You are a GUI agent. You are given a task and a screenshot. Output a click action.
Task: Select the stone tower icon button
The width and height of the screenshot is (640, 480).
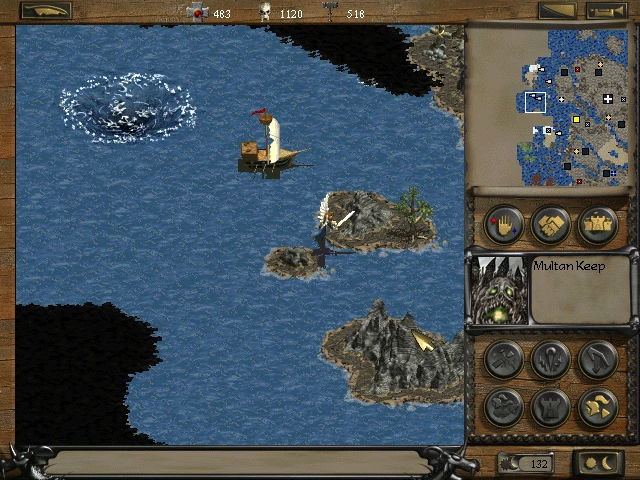click(550, 407)
